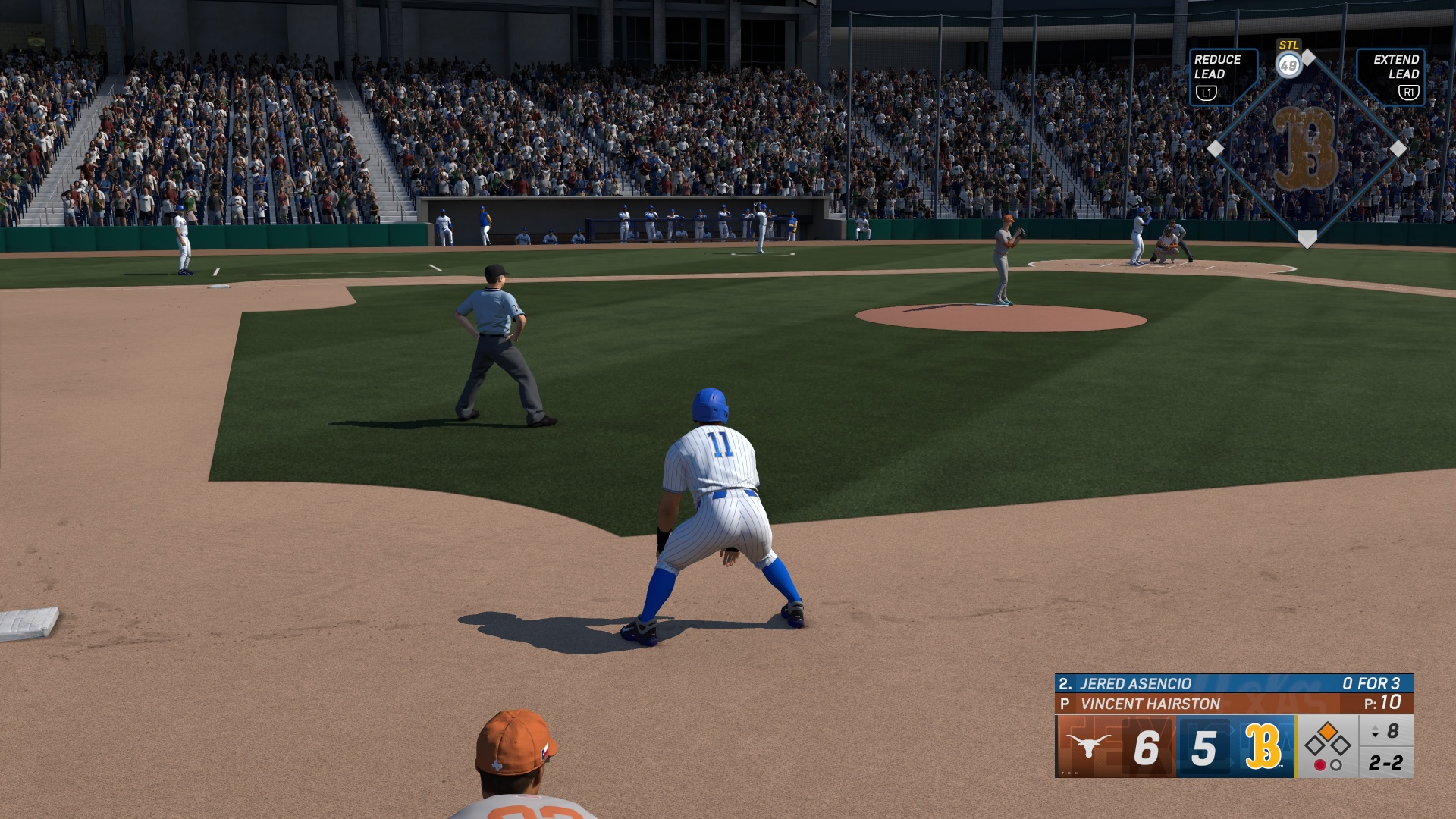This screenshot has height=819, width=1456.
Task: Choose first base on the baserunning diamond
Action: coord(1398,149)
